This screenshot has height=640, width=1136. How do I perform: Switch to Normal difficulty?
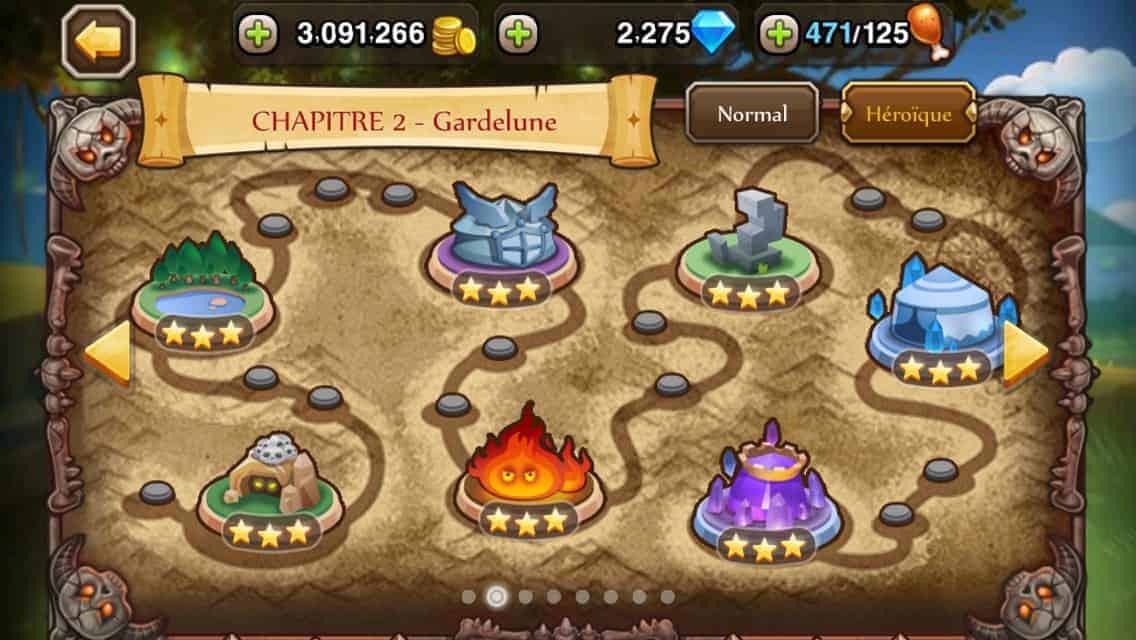(x=752, y=114)
